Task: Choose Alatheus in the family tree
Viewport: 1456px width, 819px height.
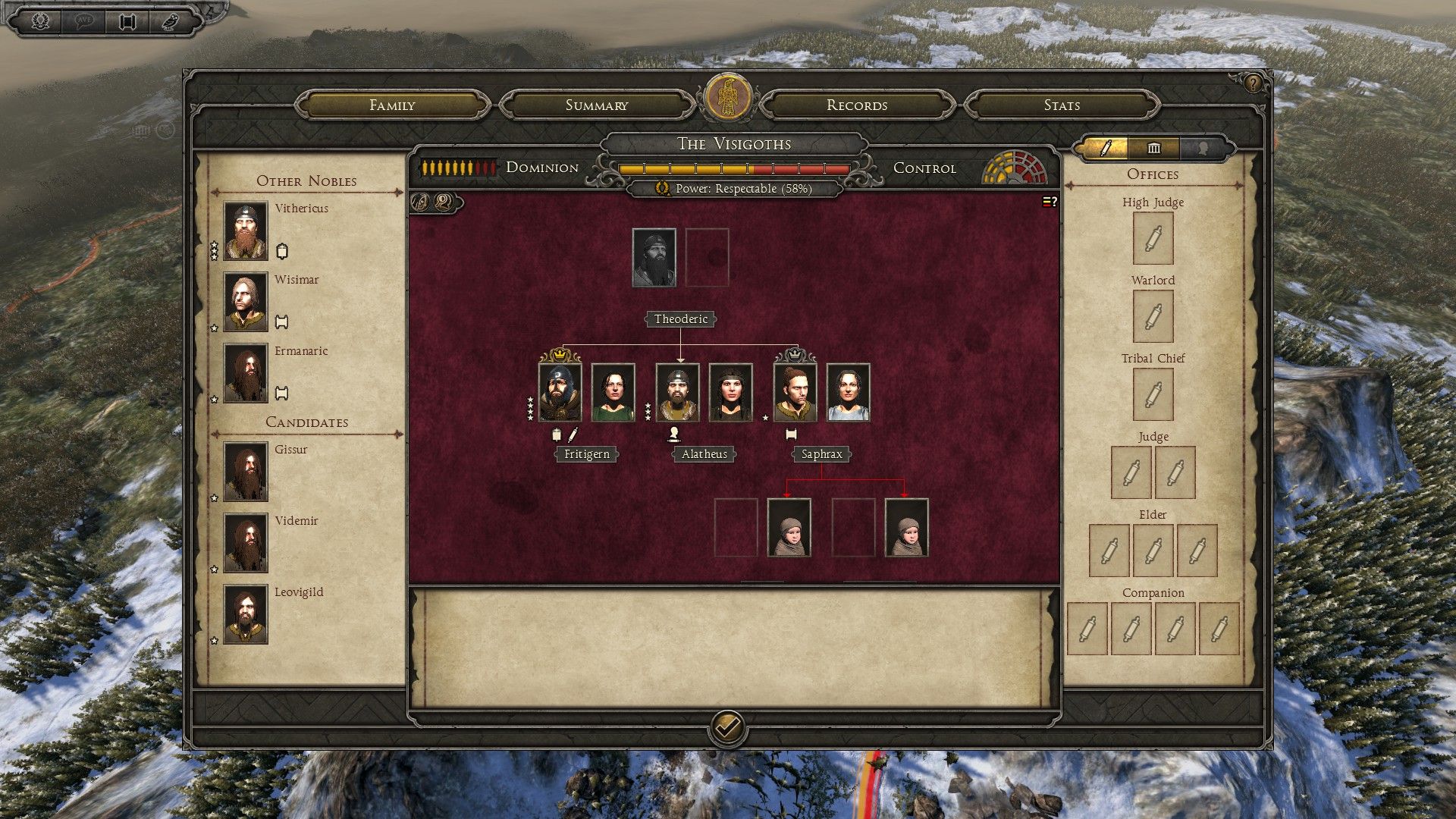Action: pyautogui.click(x=677, y=393)
